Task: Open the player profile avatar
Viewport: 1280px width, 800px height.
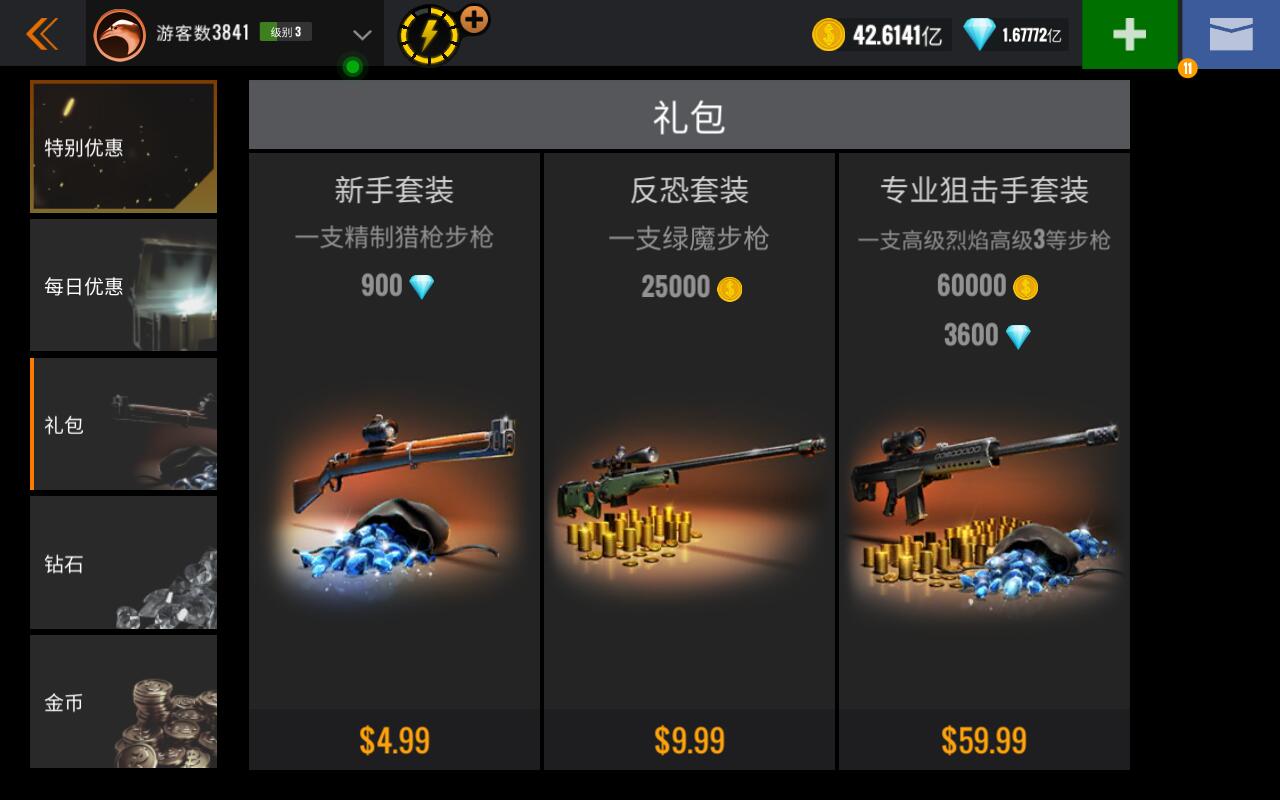Action: tap(119, 35)
